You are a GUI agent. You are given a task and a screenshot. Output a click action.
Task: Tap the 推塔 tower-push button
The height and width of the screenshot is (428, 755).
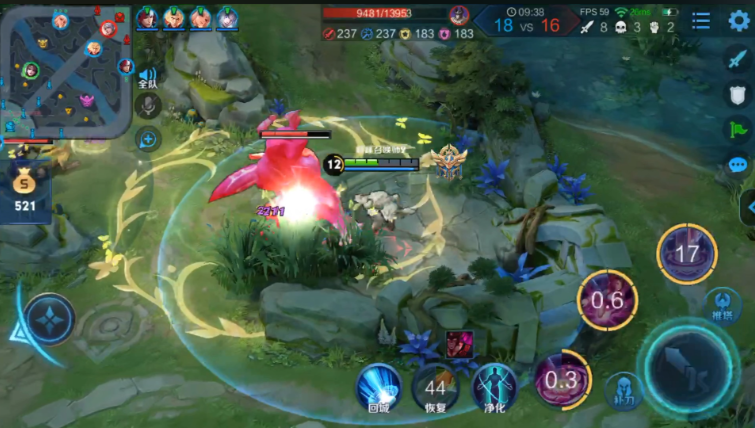pyautogui.click(x=722, y=304)
